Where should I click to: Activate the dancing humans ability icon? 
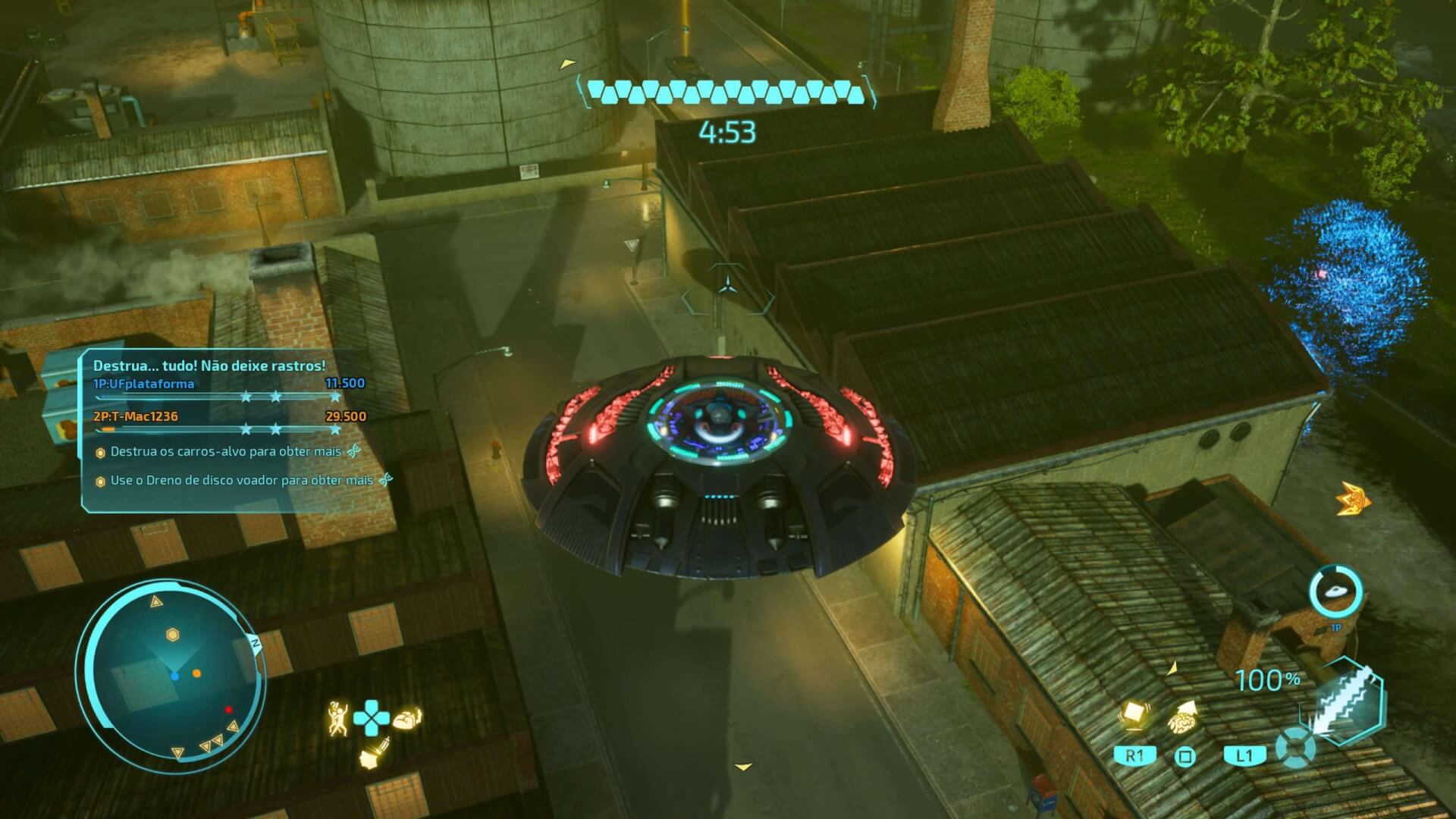click(x=337, y=717)
